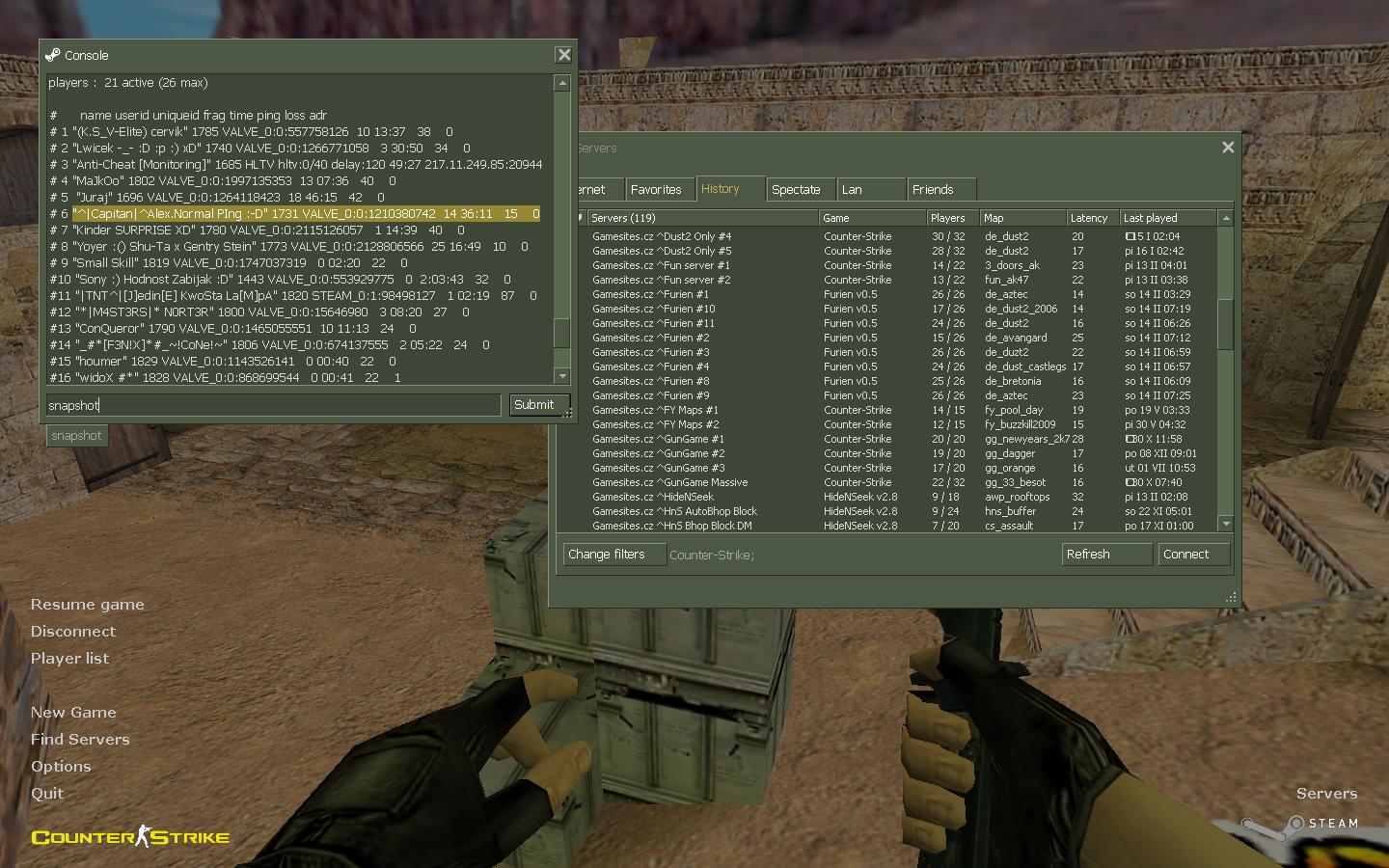Close the Servers browser window

(1228, 148)
